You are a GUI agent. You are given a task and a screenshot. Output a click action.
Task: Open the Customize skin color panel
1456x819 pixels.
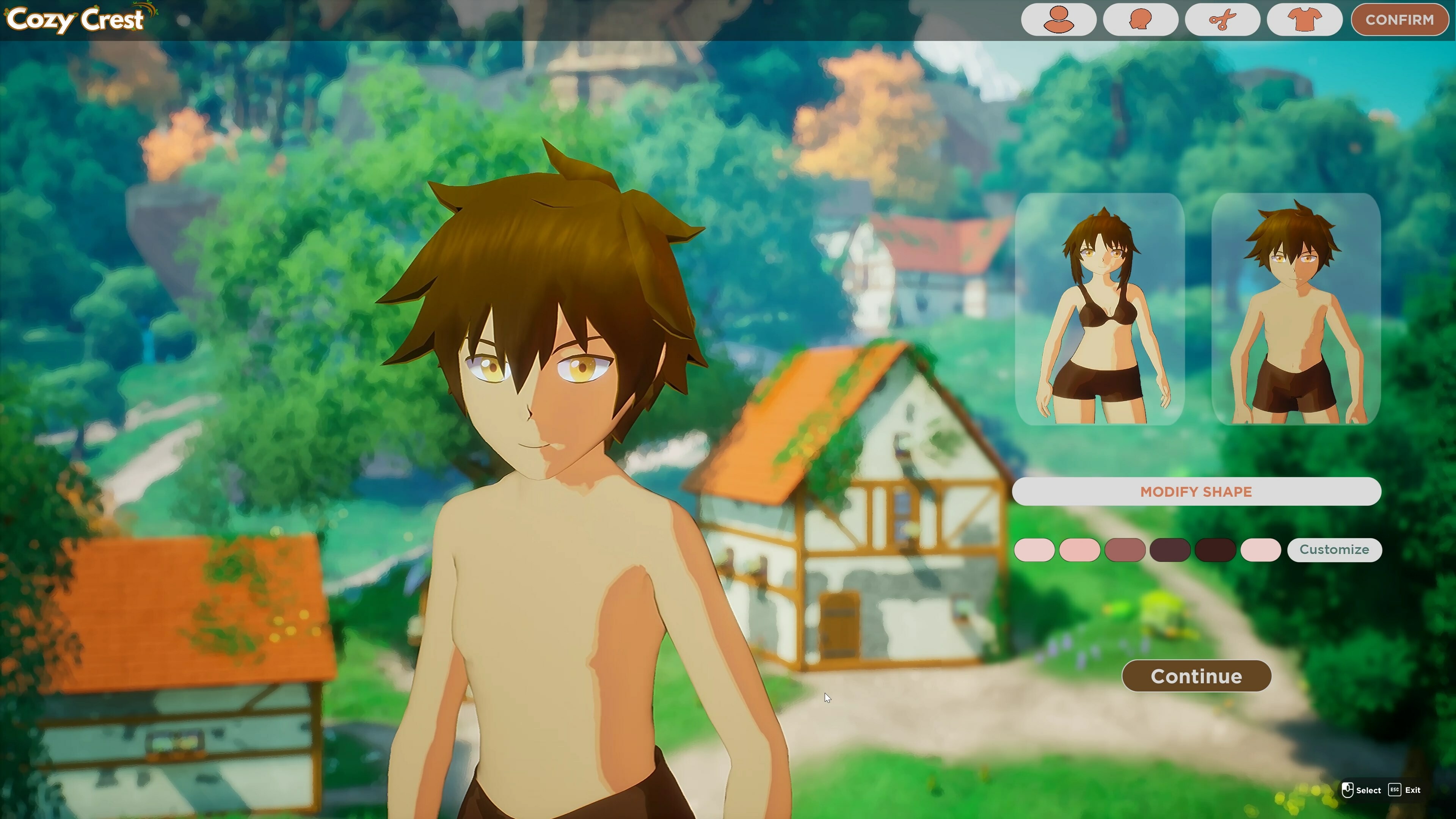pyautogui.click(x=1335, y=549)
